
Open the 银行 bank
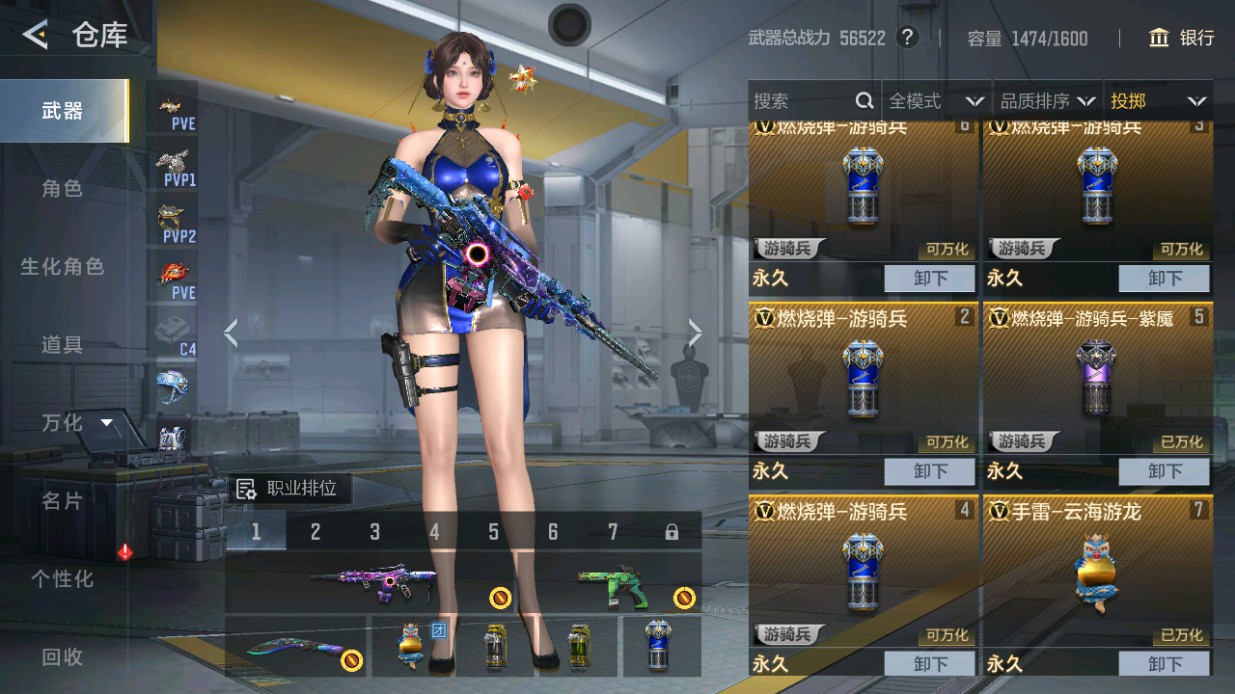(x=1182, y=38)
